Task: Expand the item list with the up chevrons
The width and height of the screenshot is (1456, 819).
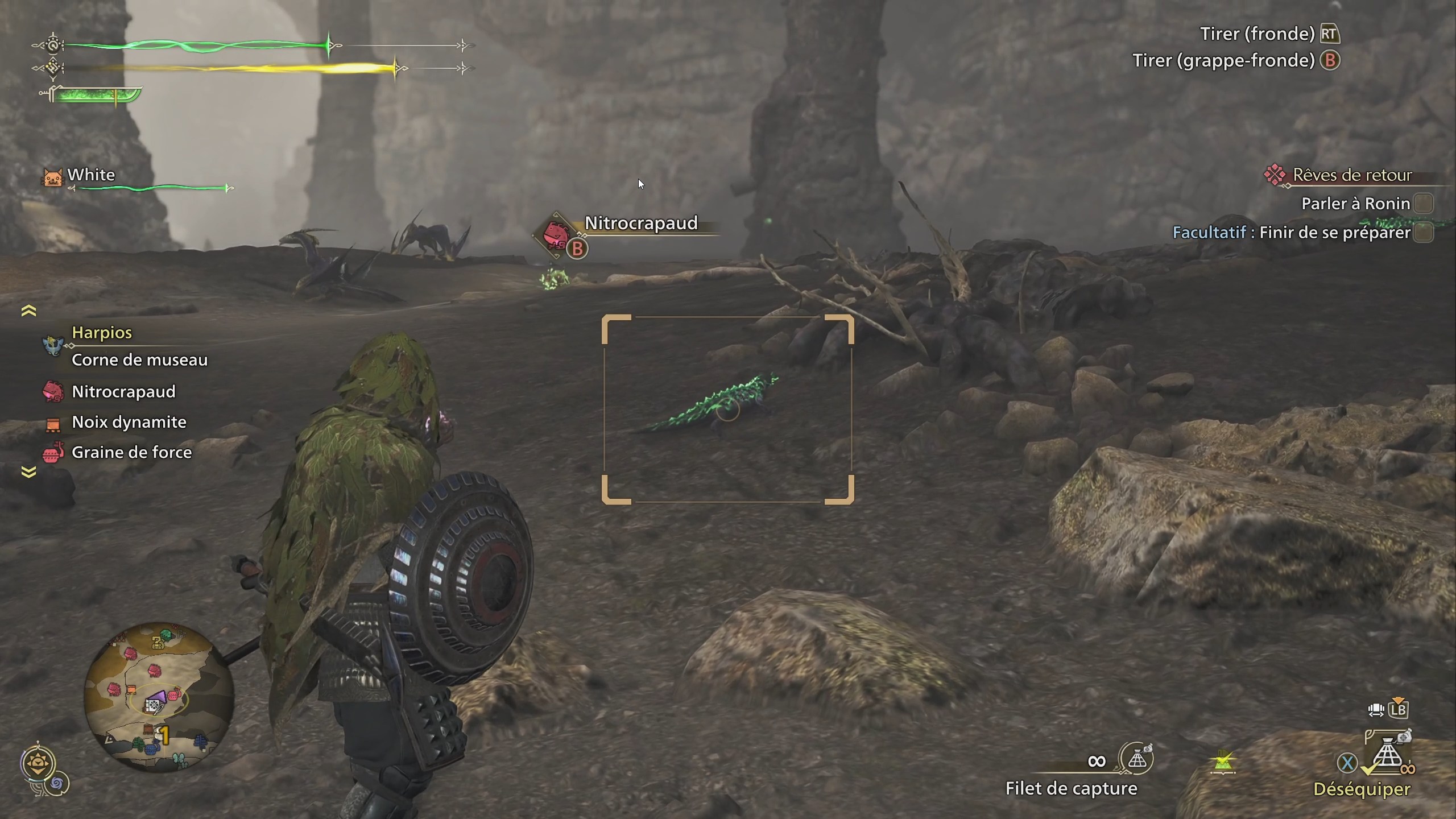Action: pyautogui.click(x=28, y=309)
